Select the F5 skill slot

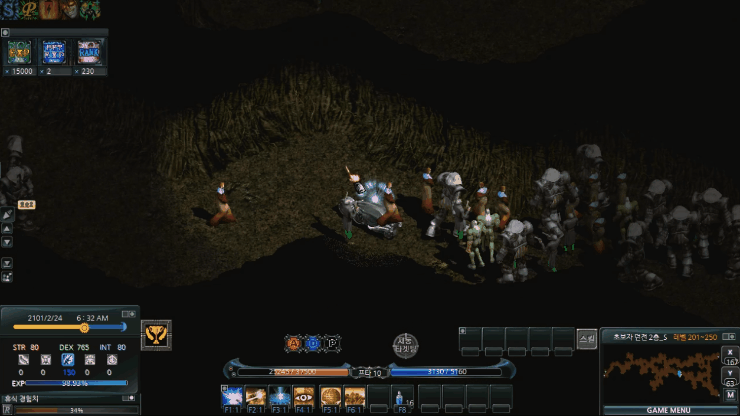330,397
